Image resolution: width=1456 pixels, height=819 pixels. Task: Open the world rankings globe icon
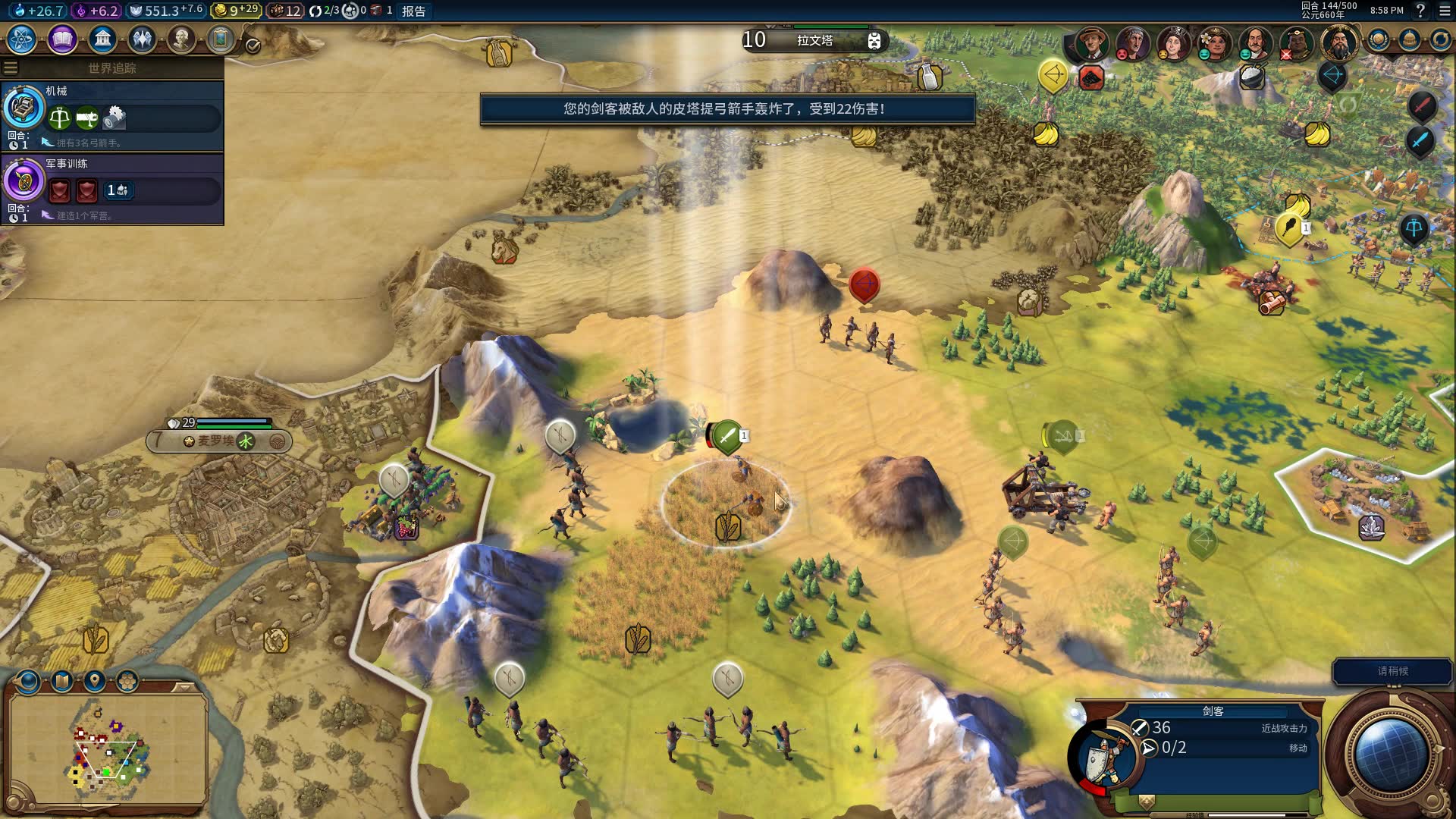click(x=1378, y=40)
